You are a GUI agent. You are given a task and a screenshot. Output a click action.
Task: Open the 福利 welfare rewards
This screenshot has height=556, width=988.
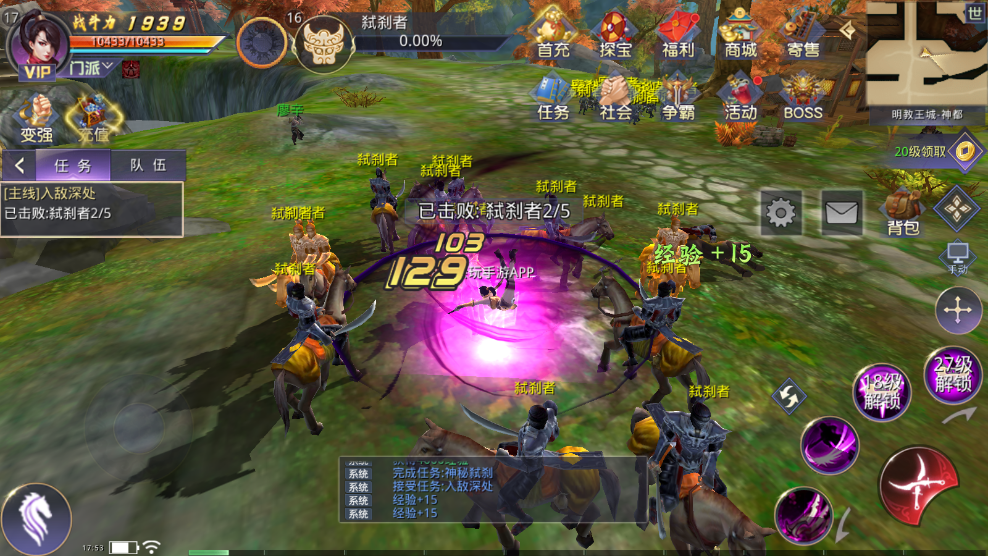pos(677,35)
